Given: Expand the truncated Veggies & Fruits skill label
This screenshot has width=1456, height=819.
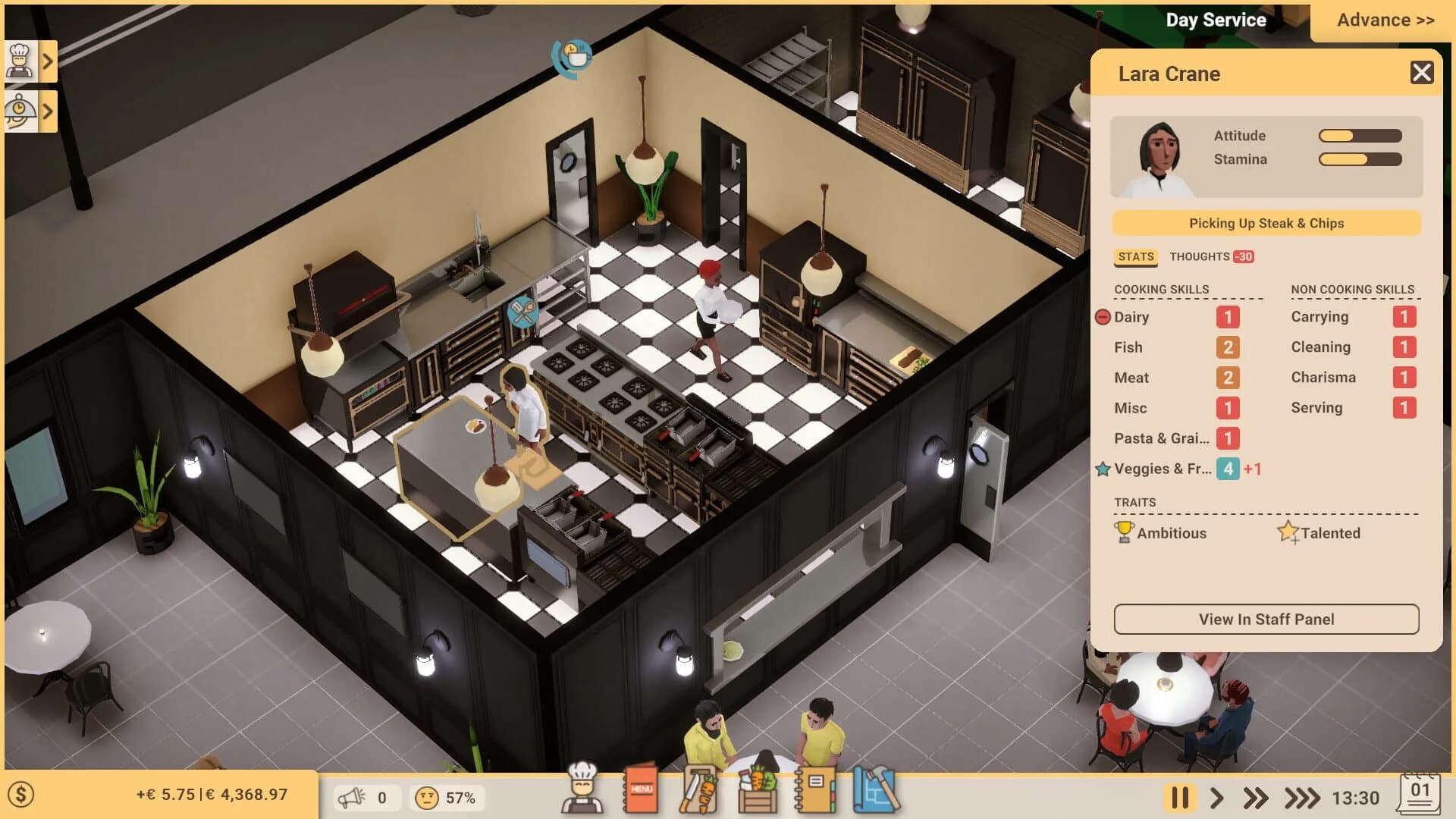Looking at the screenshot, I should [x=1163, y=469].
